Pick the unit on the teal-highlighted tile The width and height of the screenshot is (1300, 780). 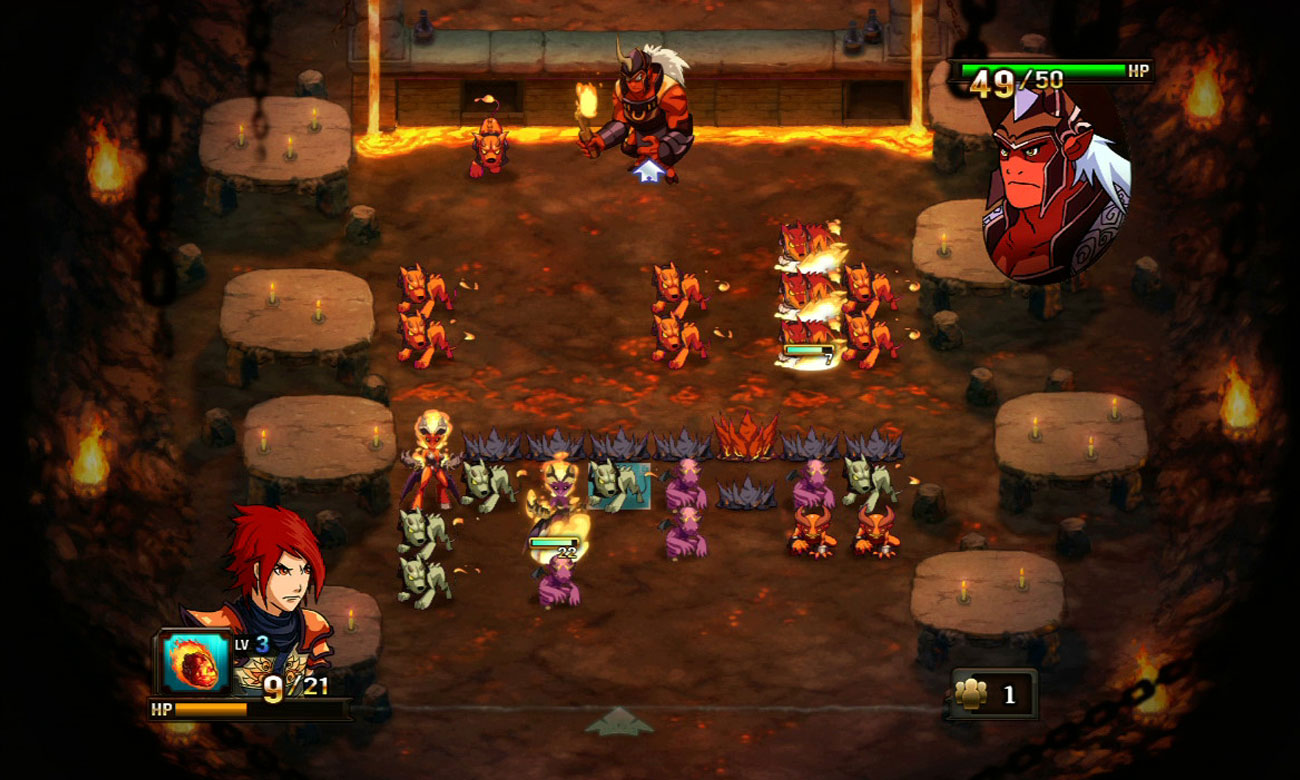click(x=618, y=485)
